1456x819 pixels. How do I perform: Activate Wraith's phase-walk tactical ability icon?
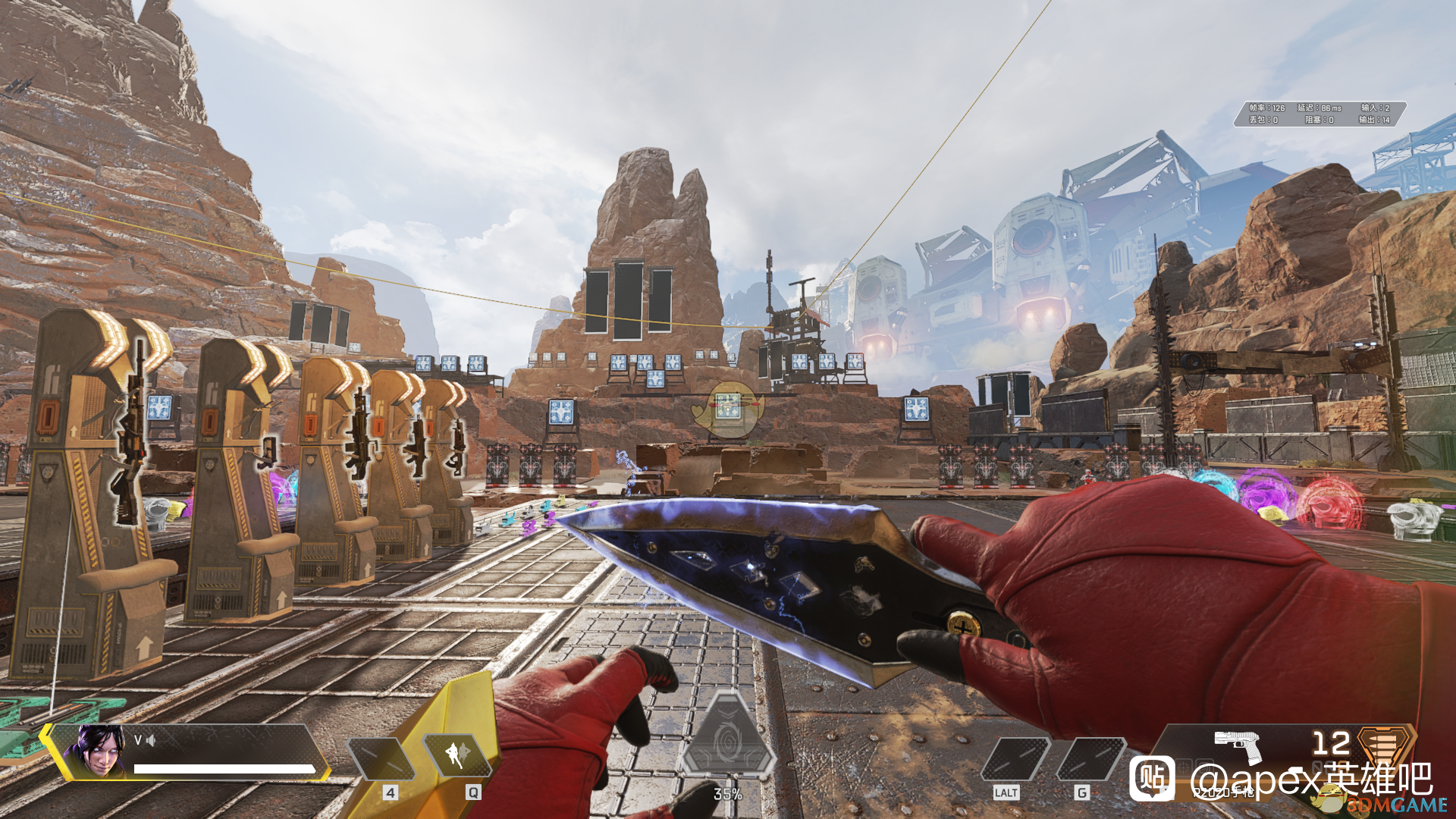[x=457, y=755]
